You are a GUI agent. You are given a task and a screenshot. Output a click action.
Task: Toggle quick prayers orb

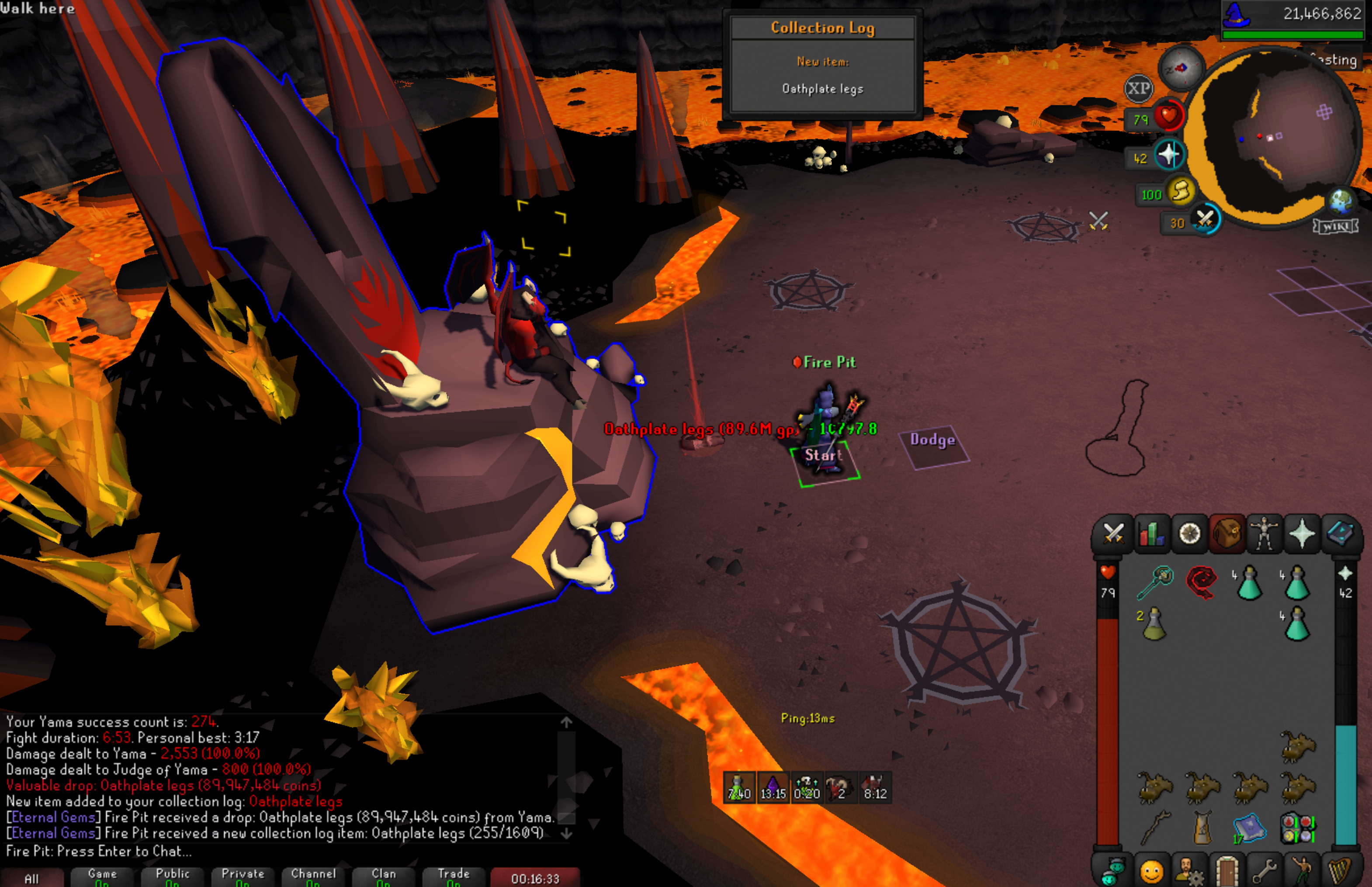(x=1169, y=155)
